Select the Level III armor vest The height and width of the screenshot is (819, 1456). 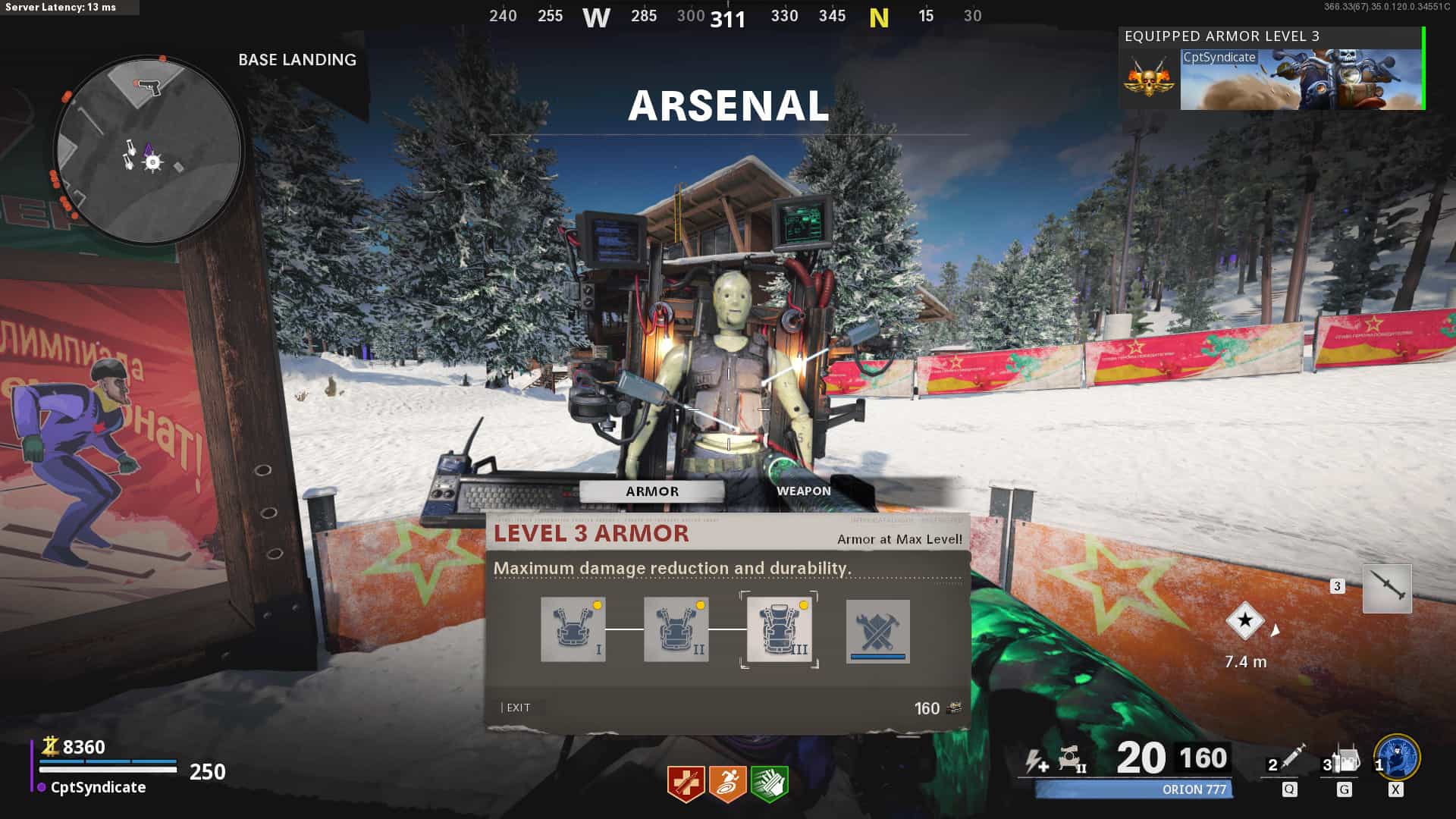coord(779,629)
